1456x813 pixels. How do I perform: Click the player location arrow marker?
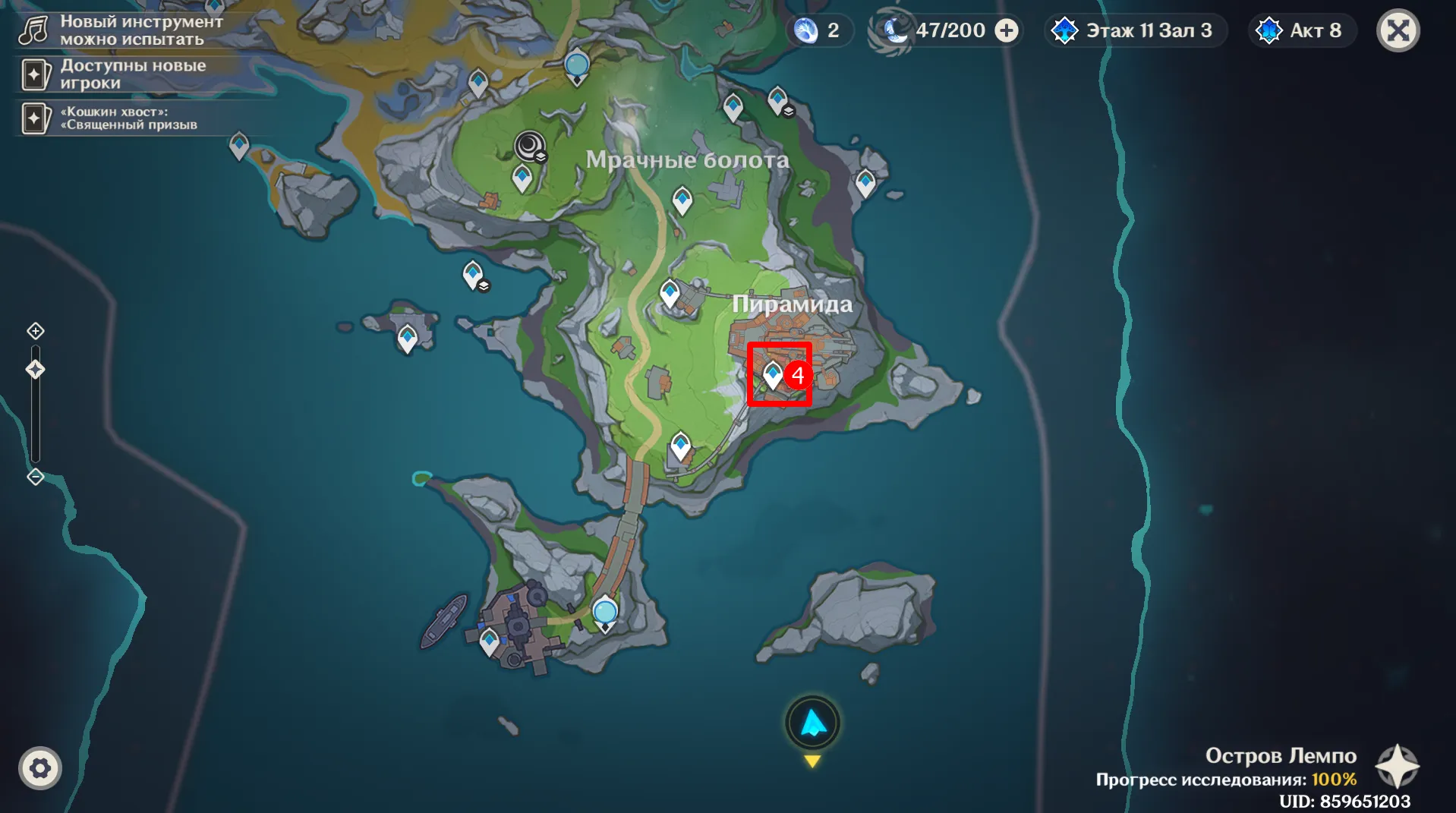[813, 723]
